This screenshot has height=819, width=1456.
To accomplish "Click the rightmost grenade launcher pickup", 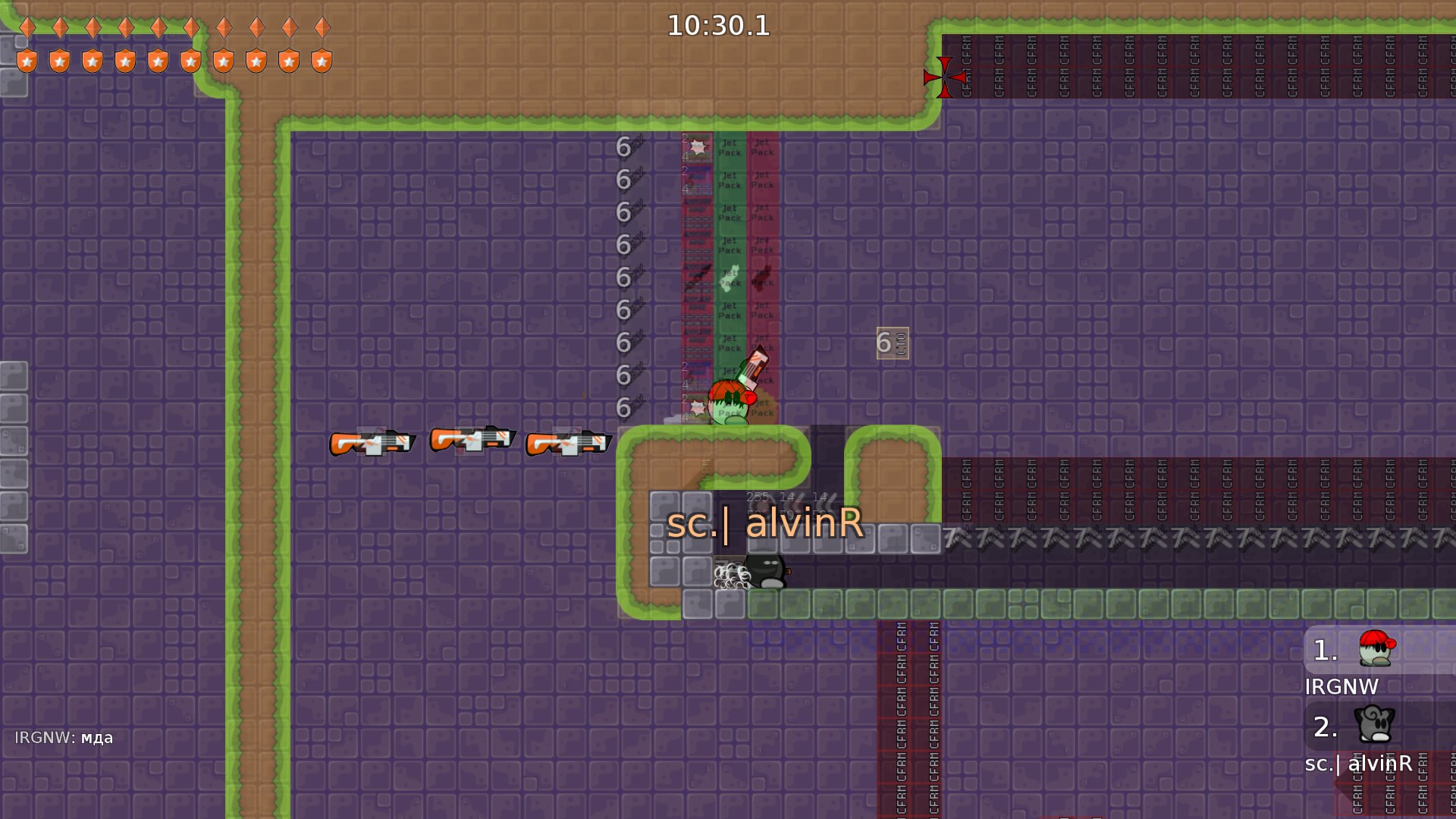I will (567, 444).
